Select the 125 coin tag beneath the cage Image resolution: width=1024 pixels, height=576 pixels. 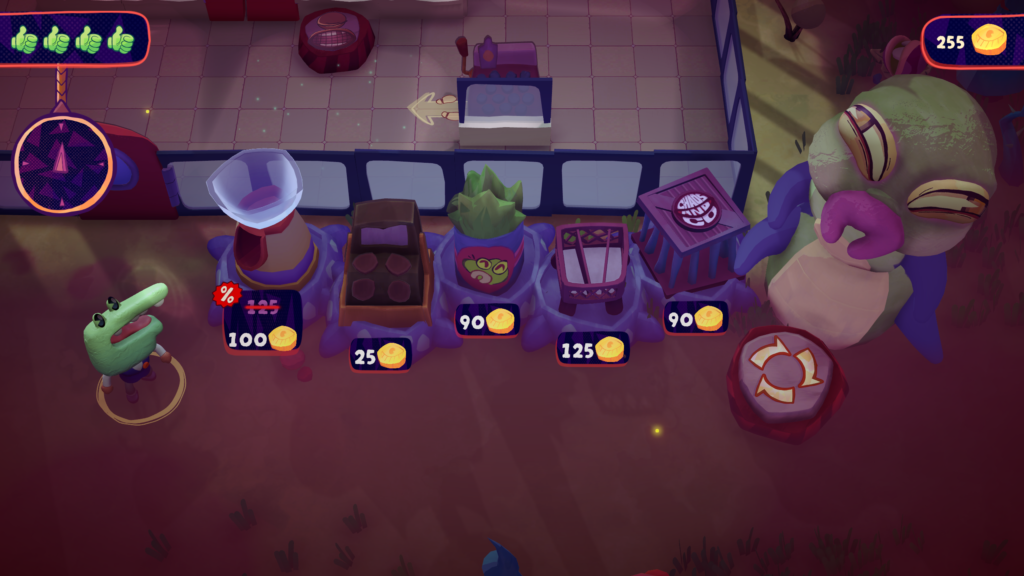coord(593,349)
